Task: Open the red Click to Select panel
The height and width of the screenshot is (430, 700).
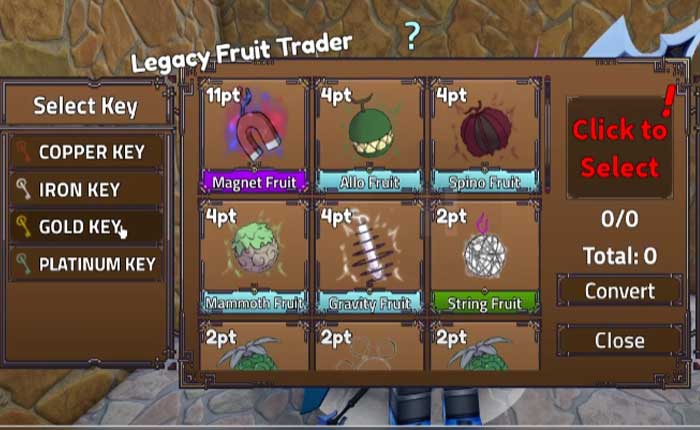Action: [x=620, y=147]
